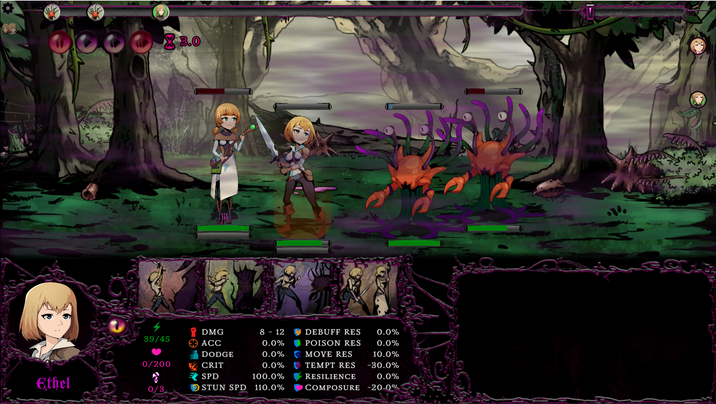Select the first enemy marker on turn bar
The image size is (716, 404).
(x=52, y=12)
